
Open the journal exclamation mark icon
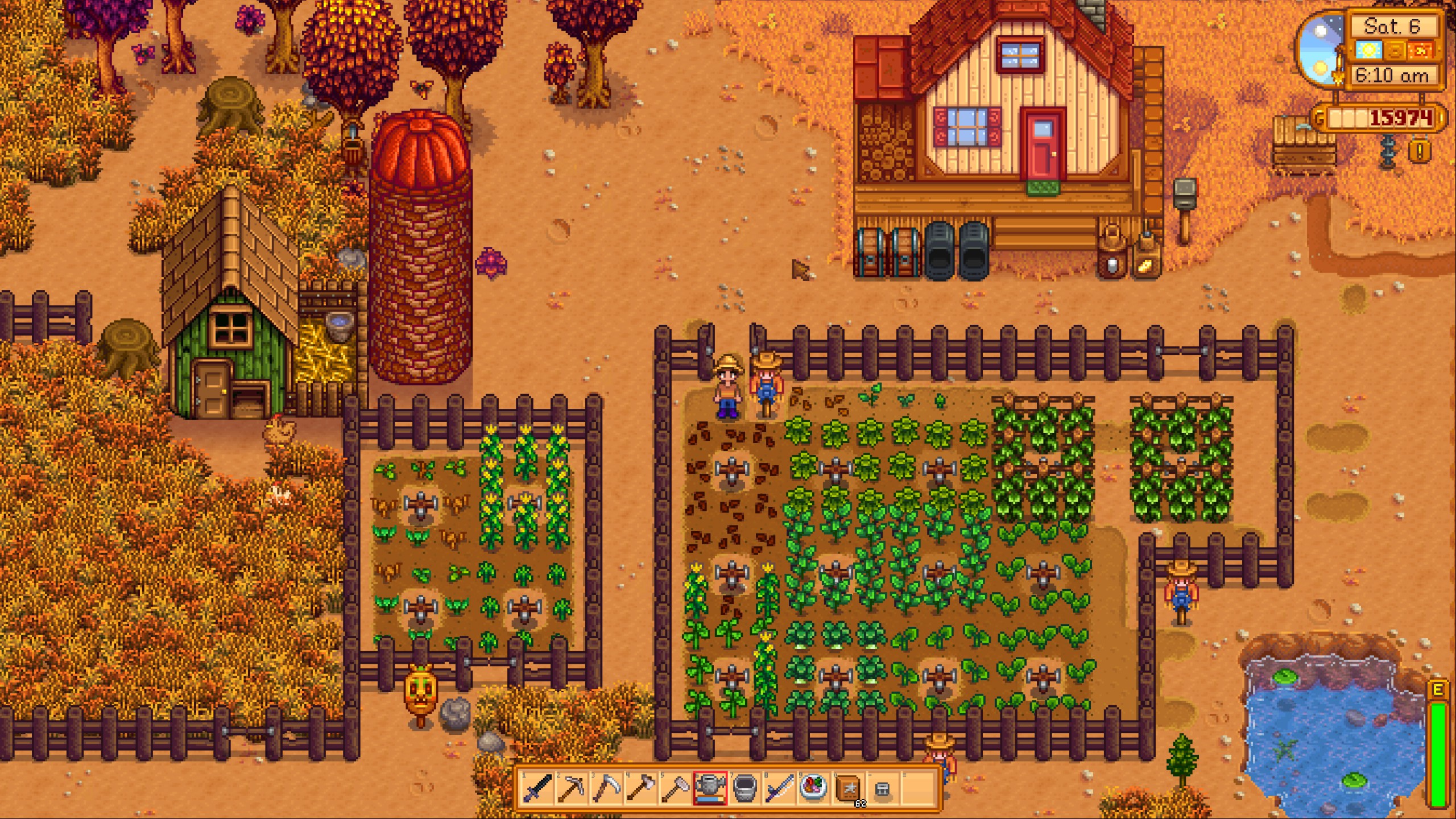(x=1420, y=151)
